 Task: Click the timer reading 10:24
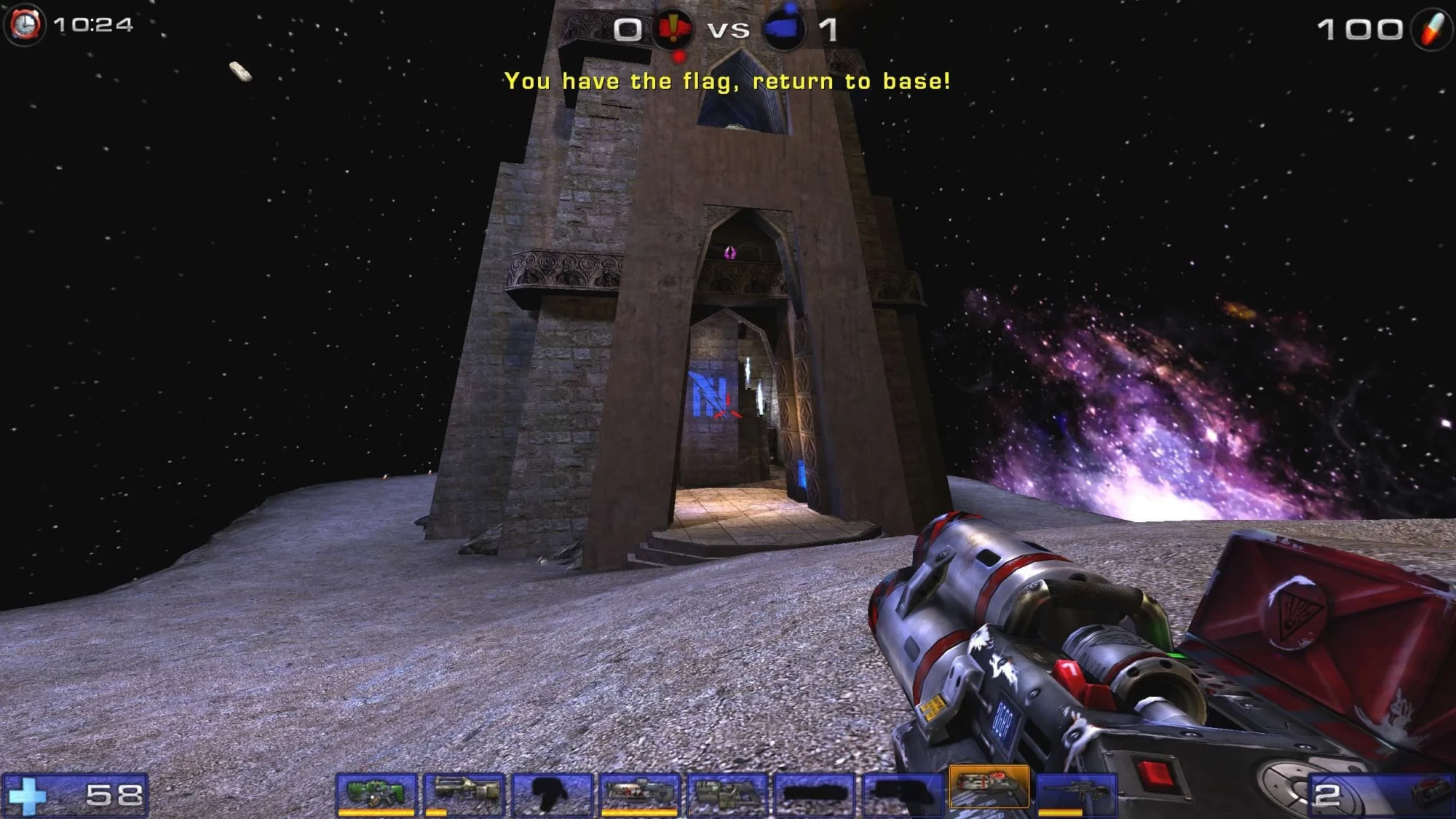click(x=93, y=26)
